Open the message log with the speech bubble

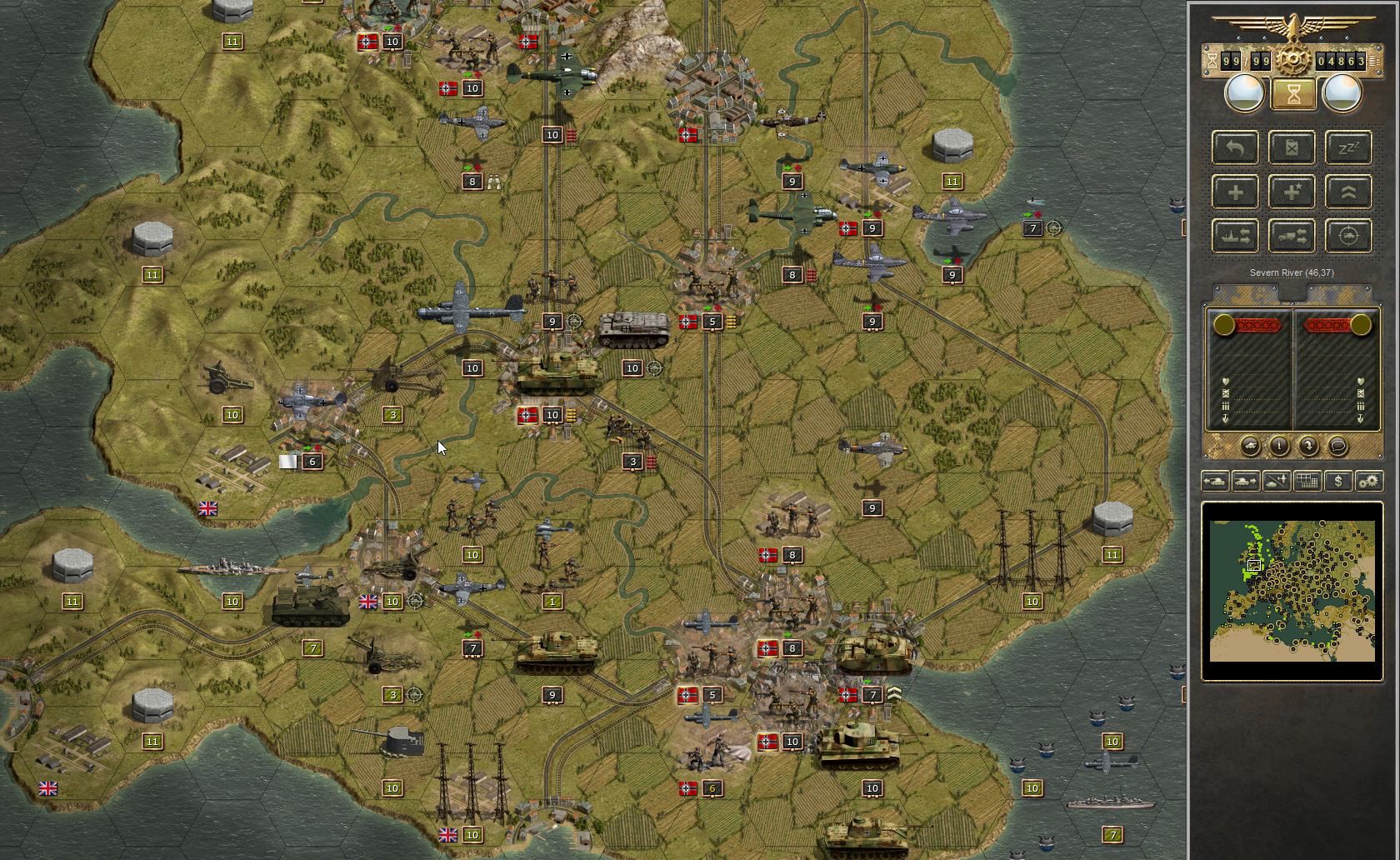(1338, 446)
